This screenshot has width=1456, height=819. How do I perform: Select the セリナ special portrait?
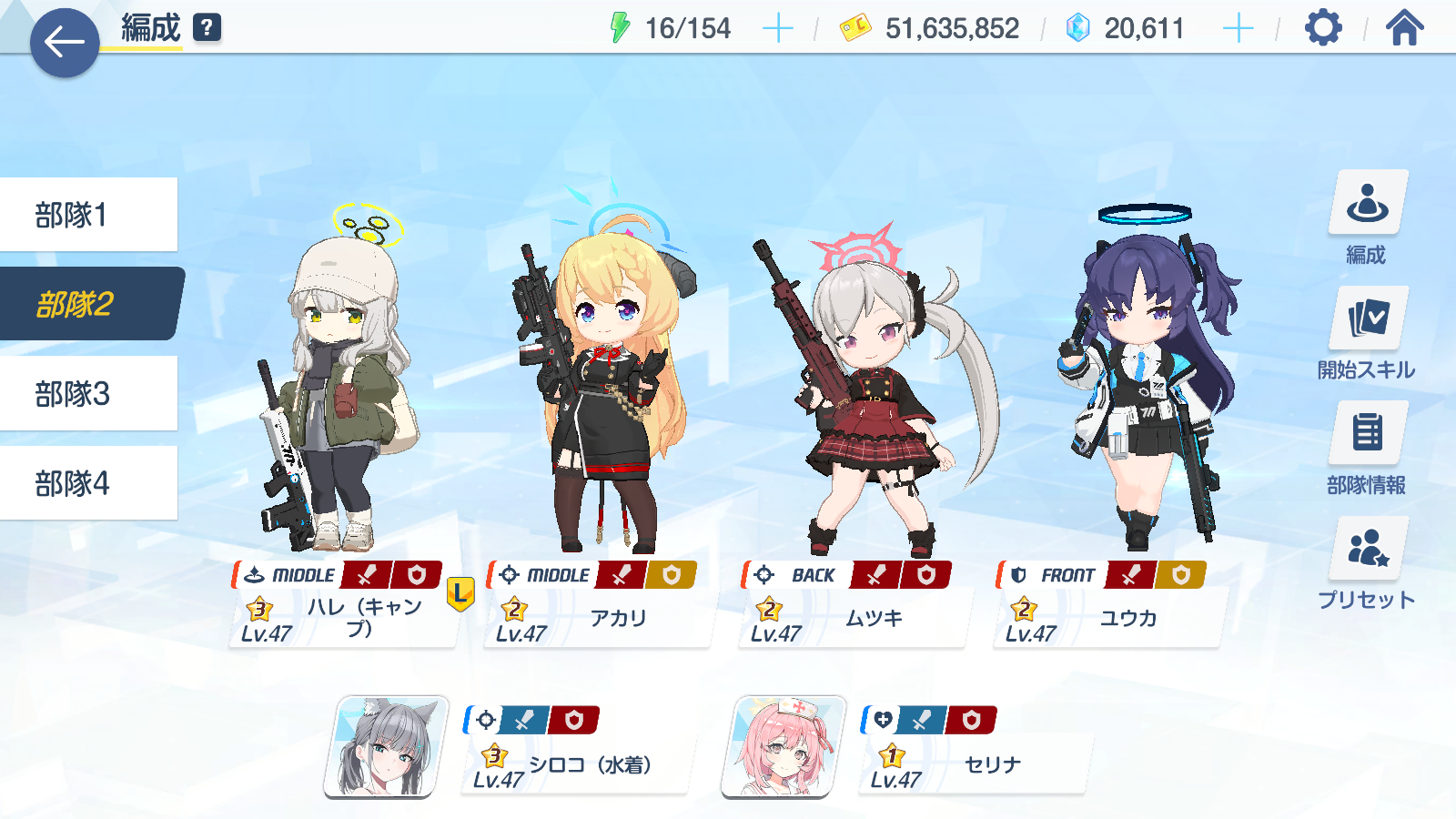[784, 747]
